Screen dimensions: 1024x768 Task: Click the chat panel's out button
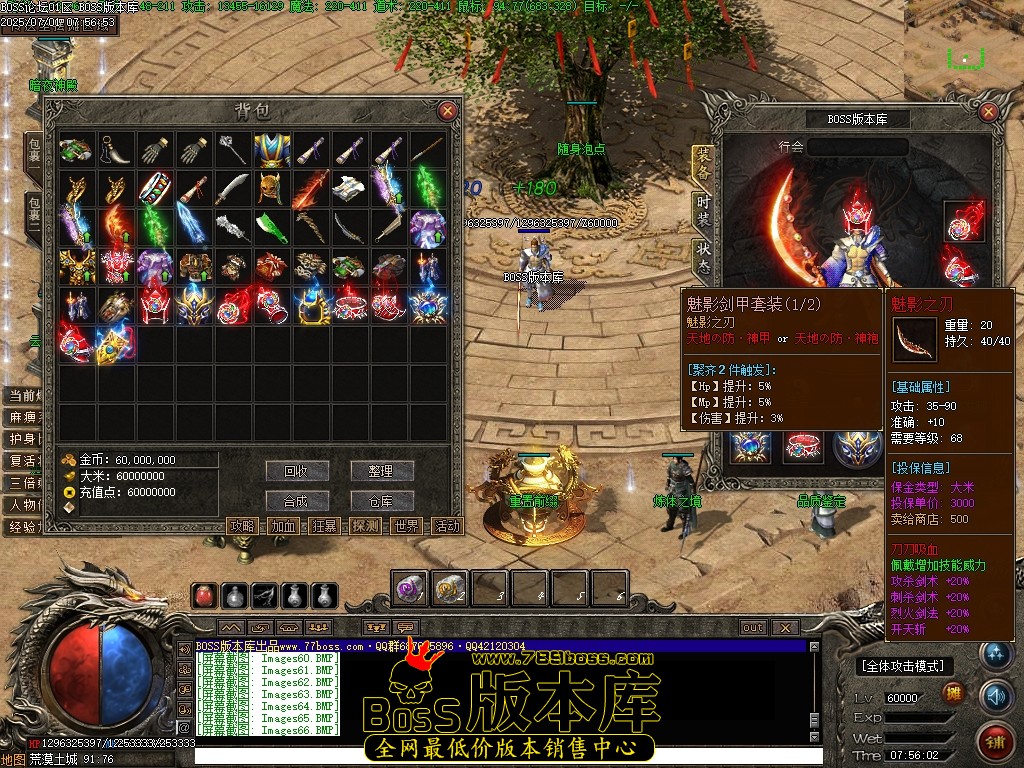click(x=753, y=628)
